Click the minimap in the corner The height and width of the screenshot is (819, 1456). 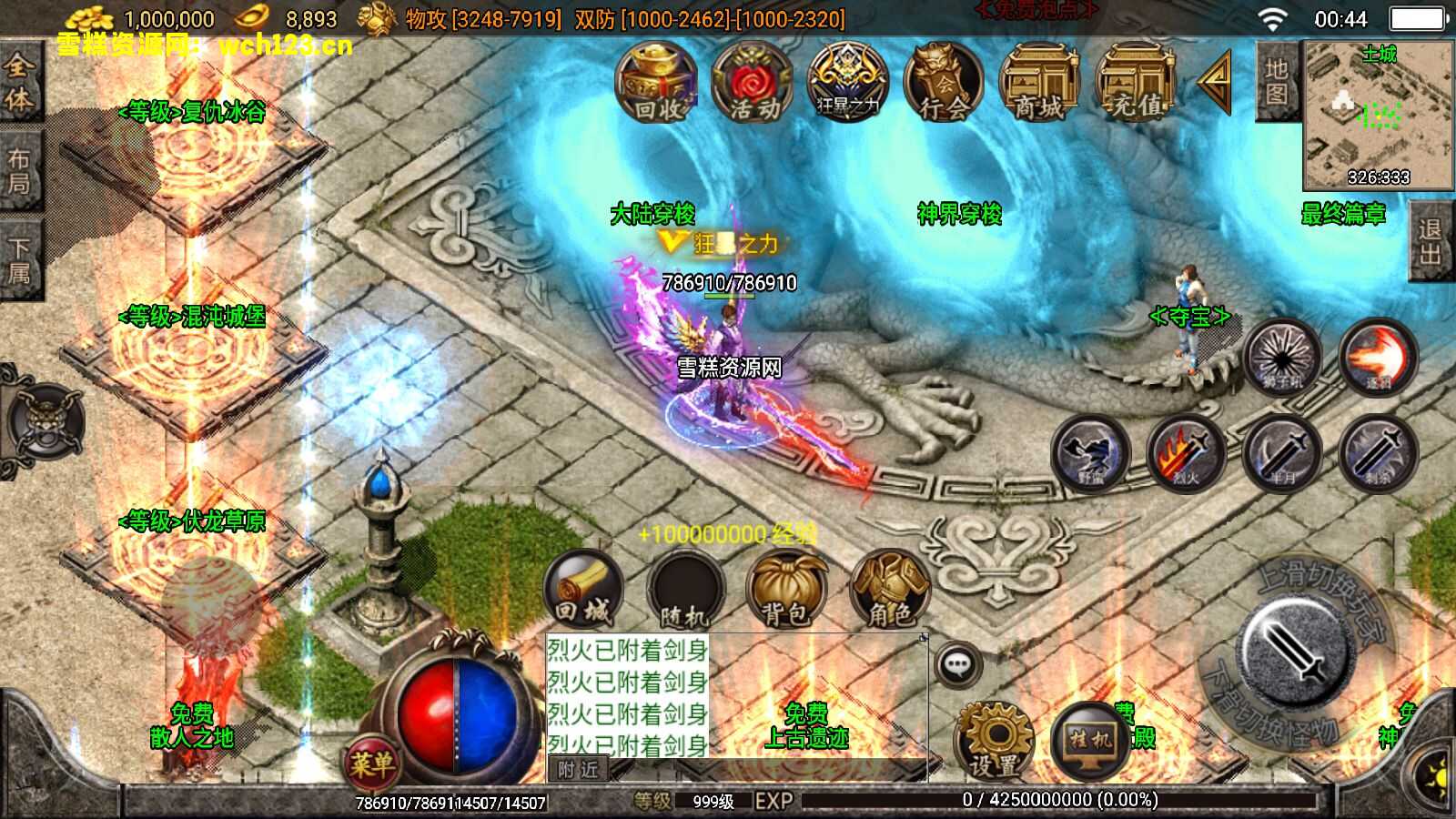pos(1379,114)
